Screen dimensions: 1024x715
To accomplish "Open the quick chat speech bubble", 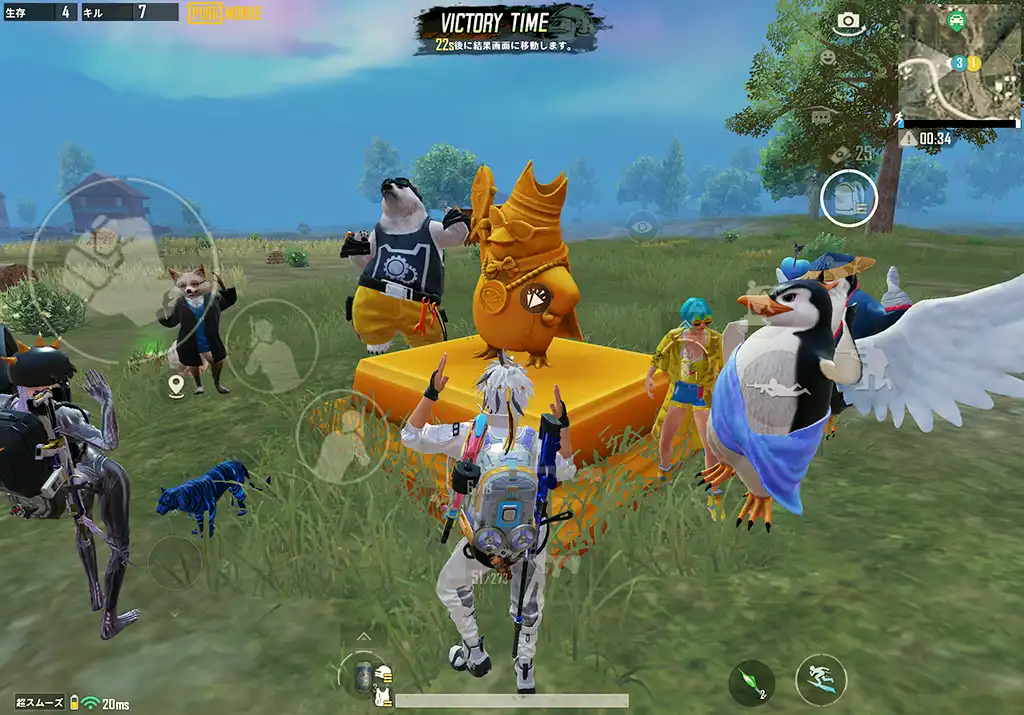I will pyautogui.click(x=821, y=117).
